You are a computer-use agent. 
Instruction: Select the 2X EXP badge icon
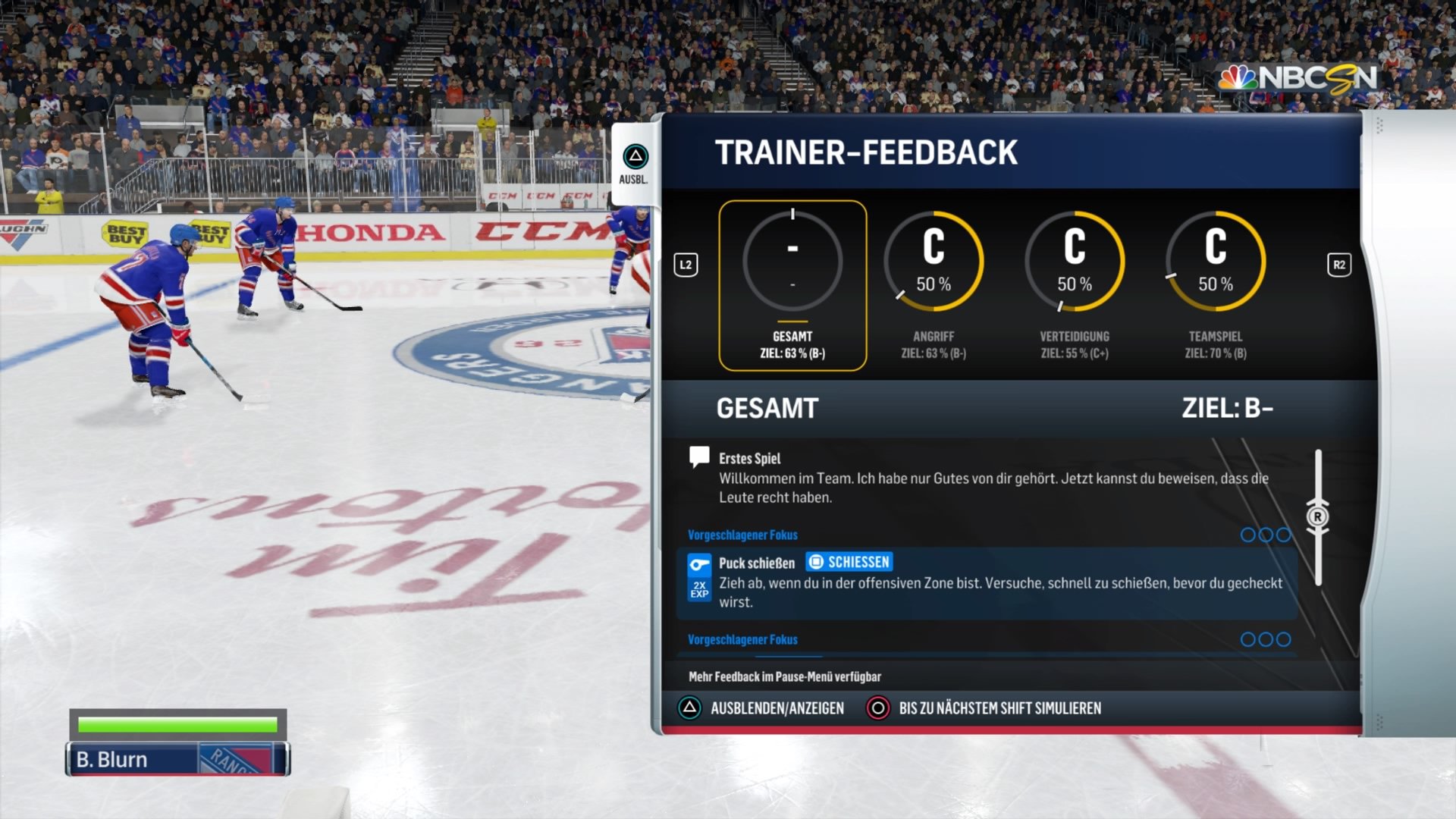700,588
